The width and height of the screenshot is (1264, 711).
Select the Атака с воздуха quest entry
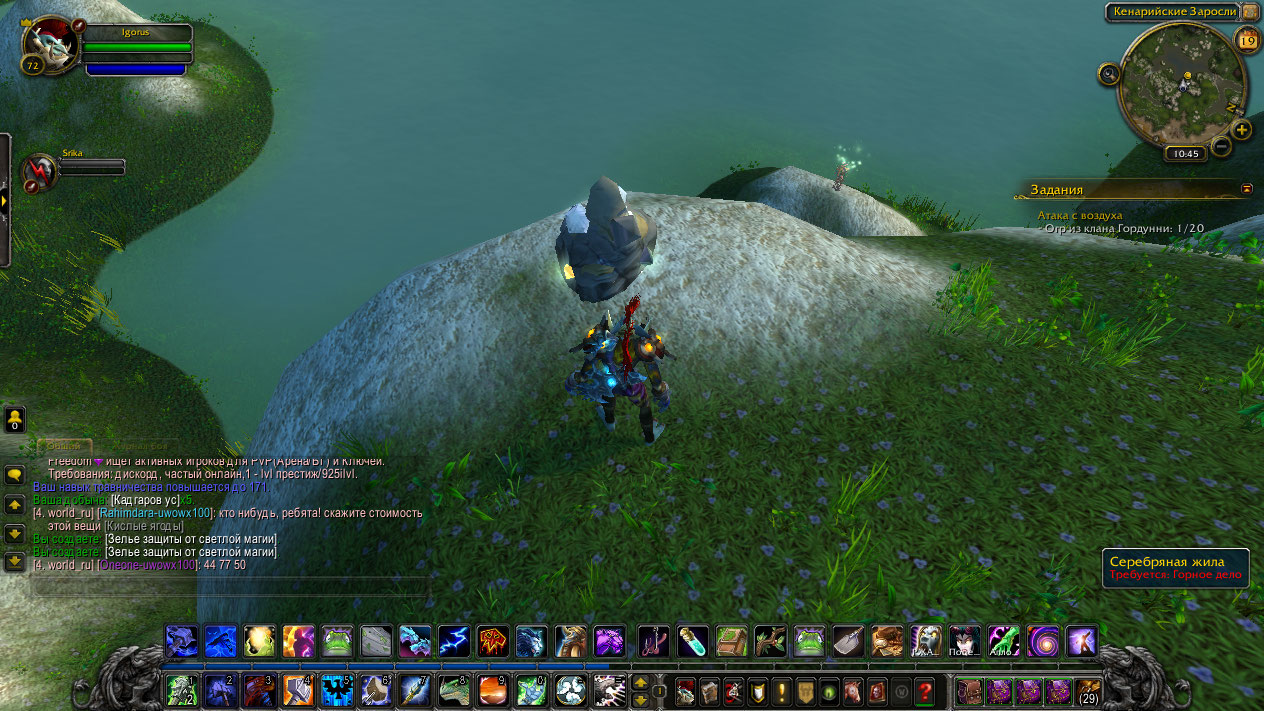[x=1080, y=215]
